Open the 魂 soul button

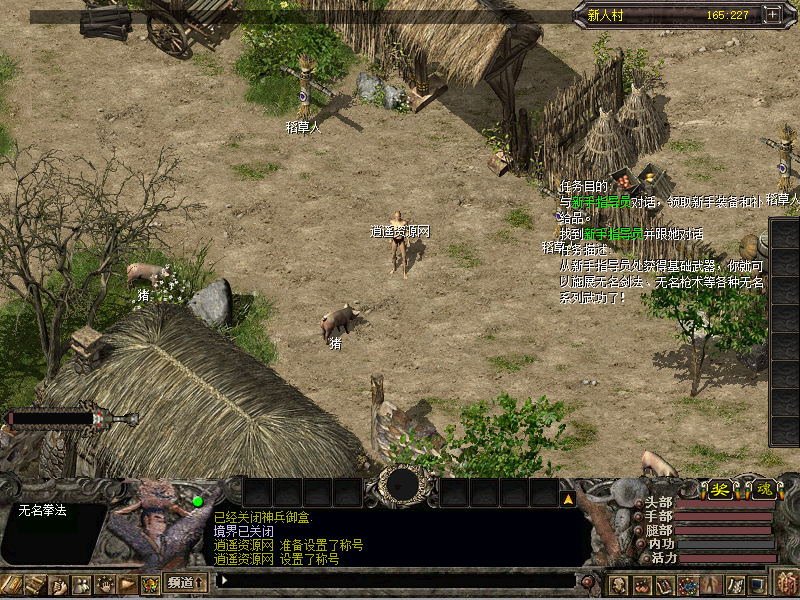click(x=763, y=490)
